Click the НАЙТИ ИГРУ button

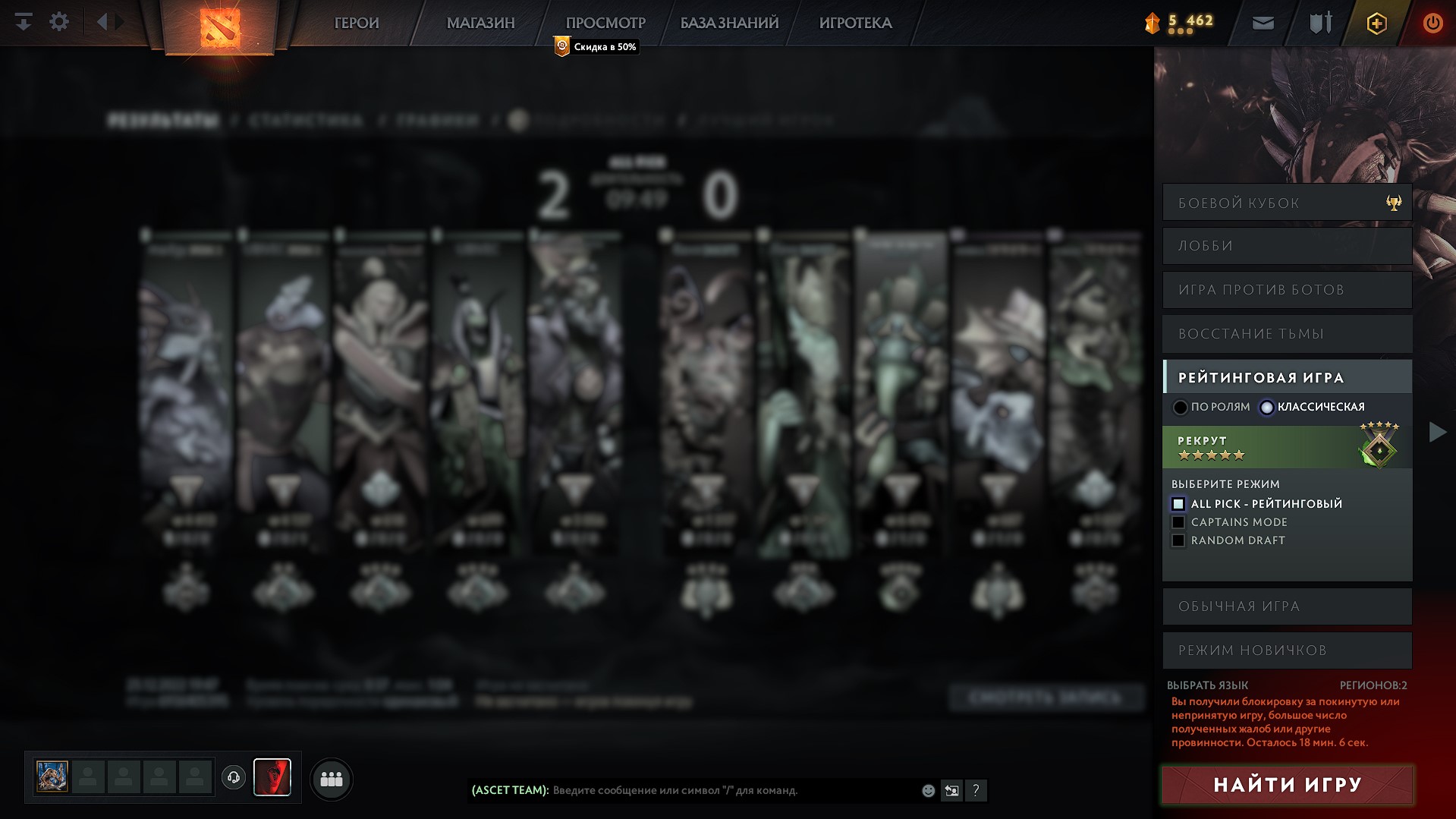pos(1286,783)
